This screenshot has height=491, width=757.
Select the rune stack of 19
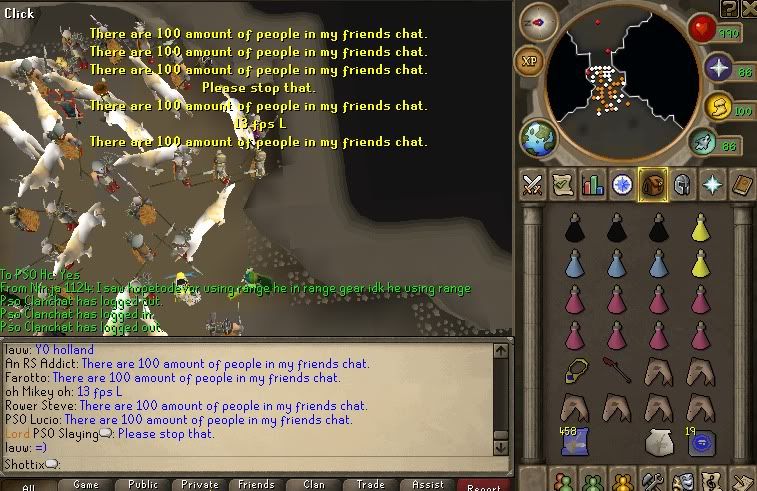coord(701,440)
